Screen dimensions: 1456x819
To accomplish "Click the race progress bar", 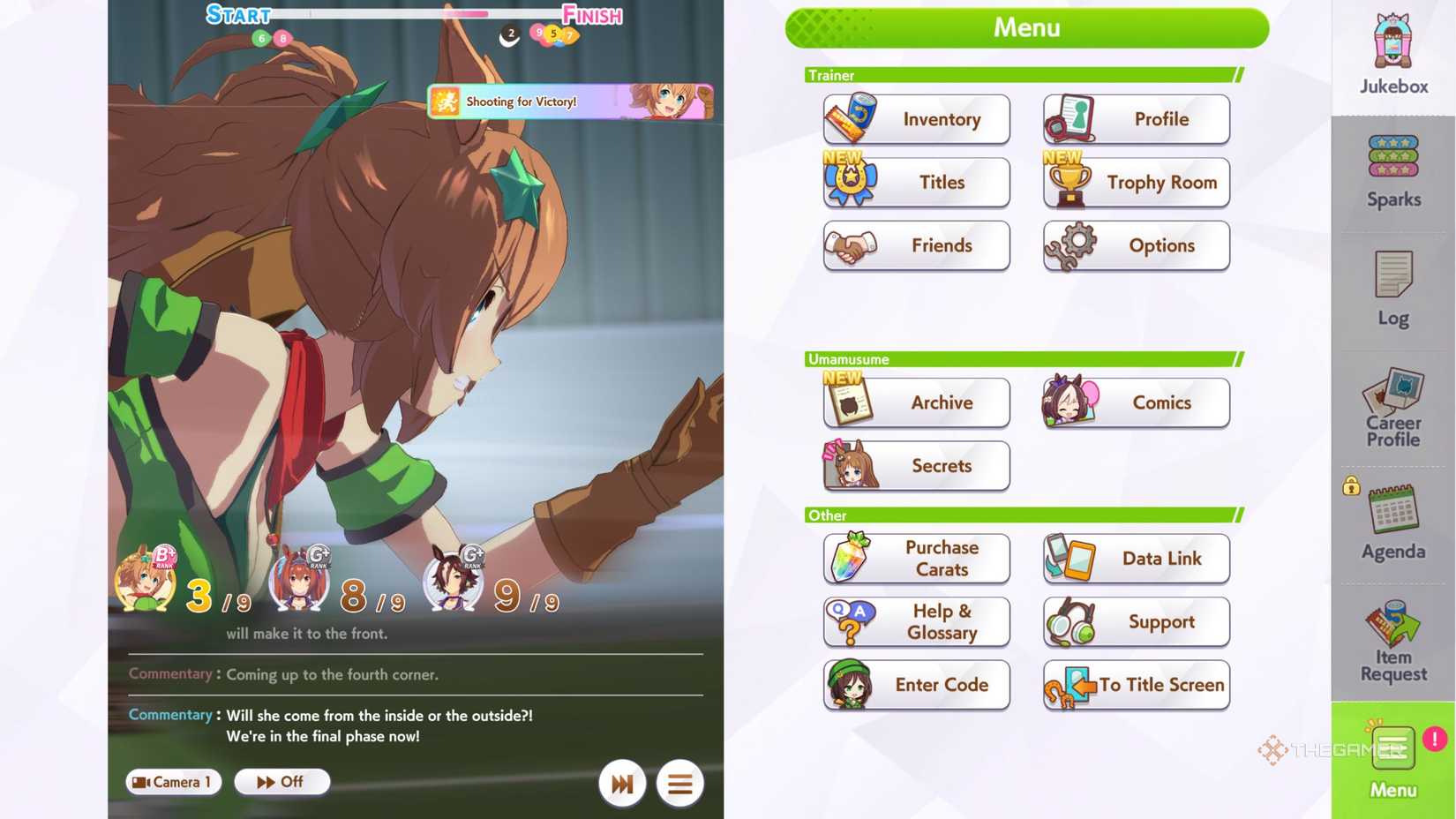I will coord(415,15).
